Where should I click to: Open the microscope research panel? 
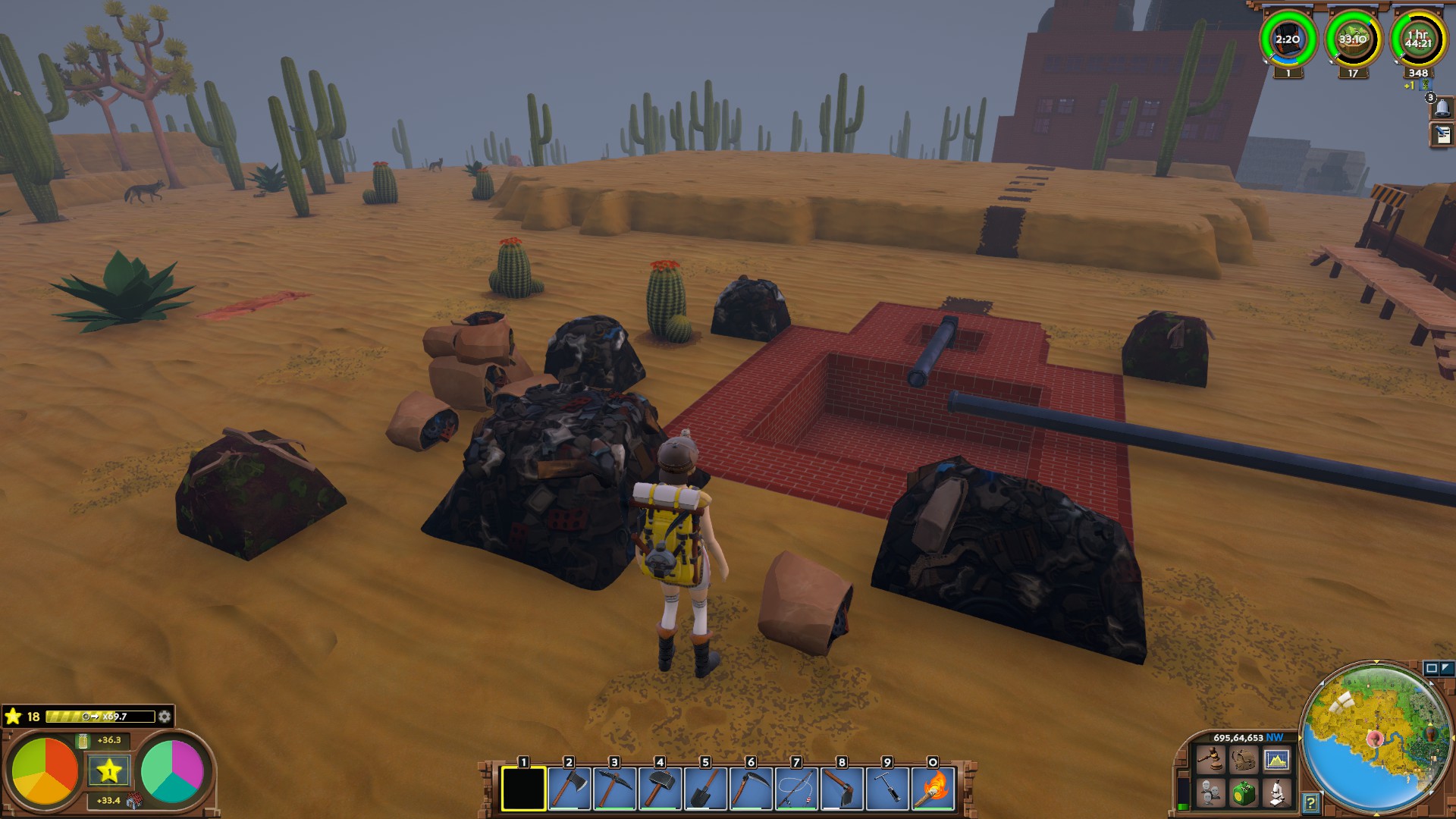[x=1277, y=793]
